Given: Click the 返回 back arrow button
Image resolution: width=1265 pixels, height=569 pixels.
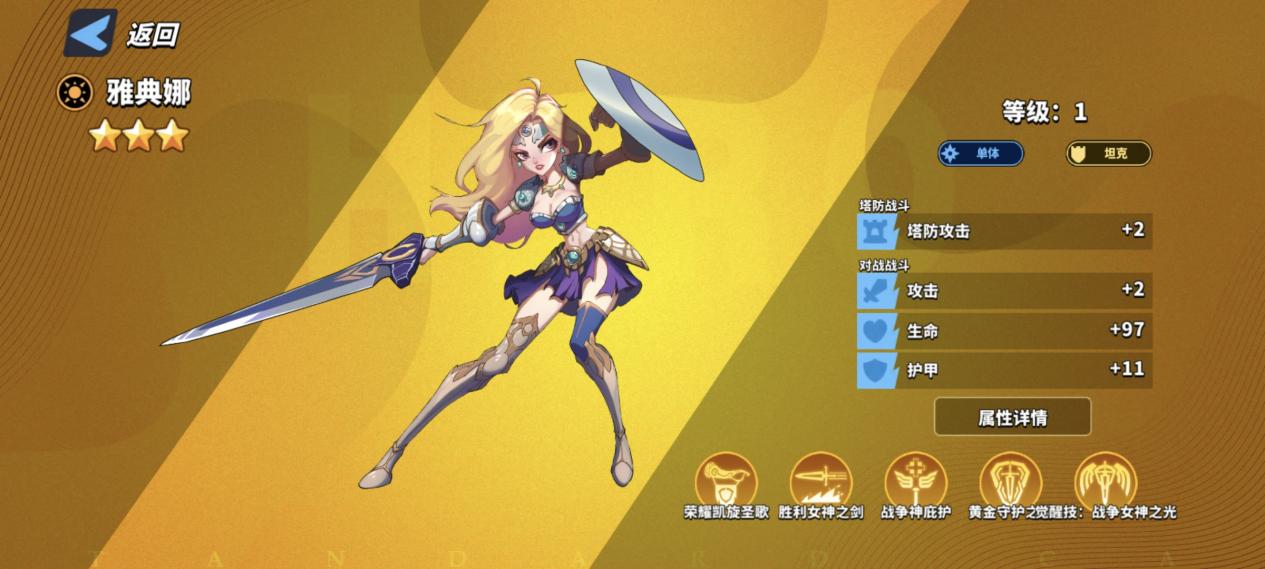Looking at the screenshot, I should [x=91, y=33].
